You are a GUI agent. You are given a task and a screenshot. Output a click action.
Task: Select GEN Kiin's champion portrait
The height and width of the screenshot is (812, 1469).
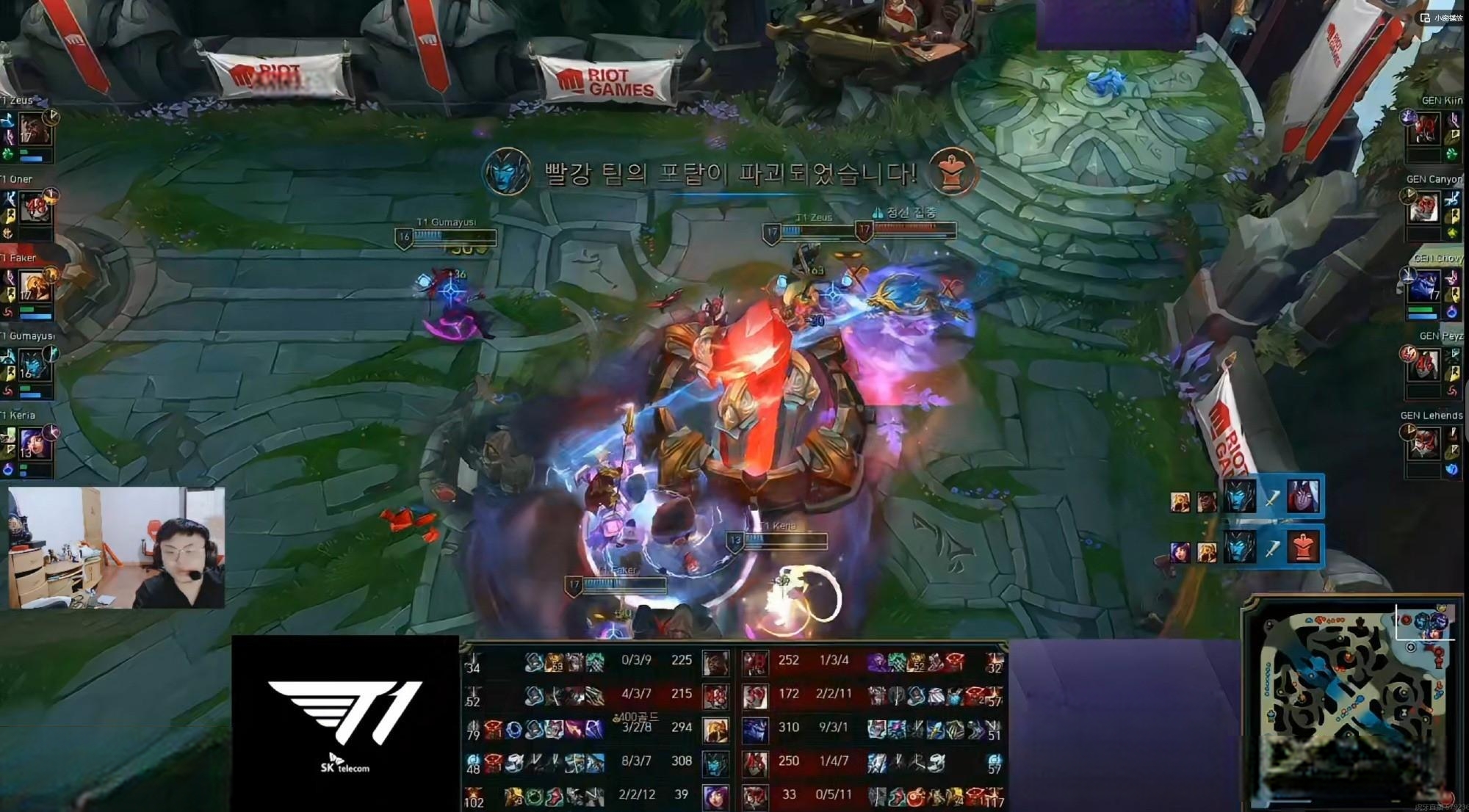tap(1425, 130)
